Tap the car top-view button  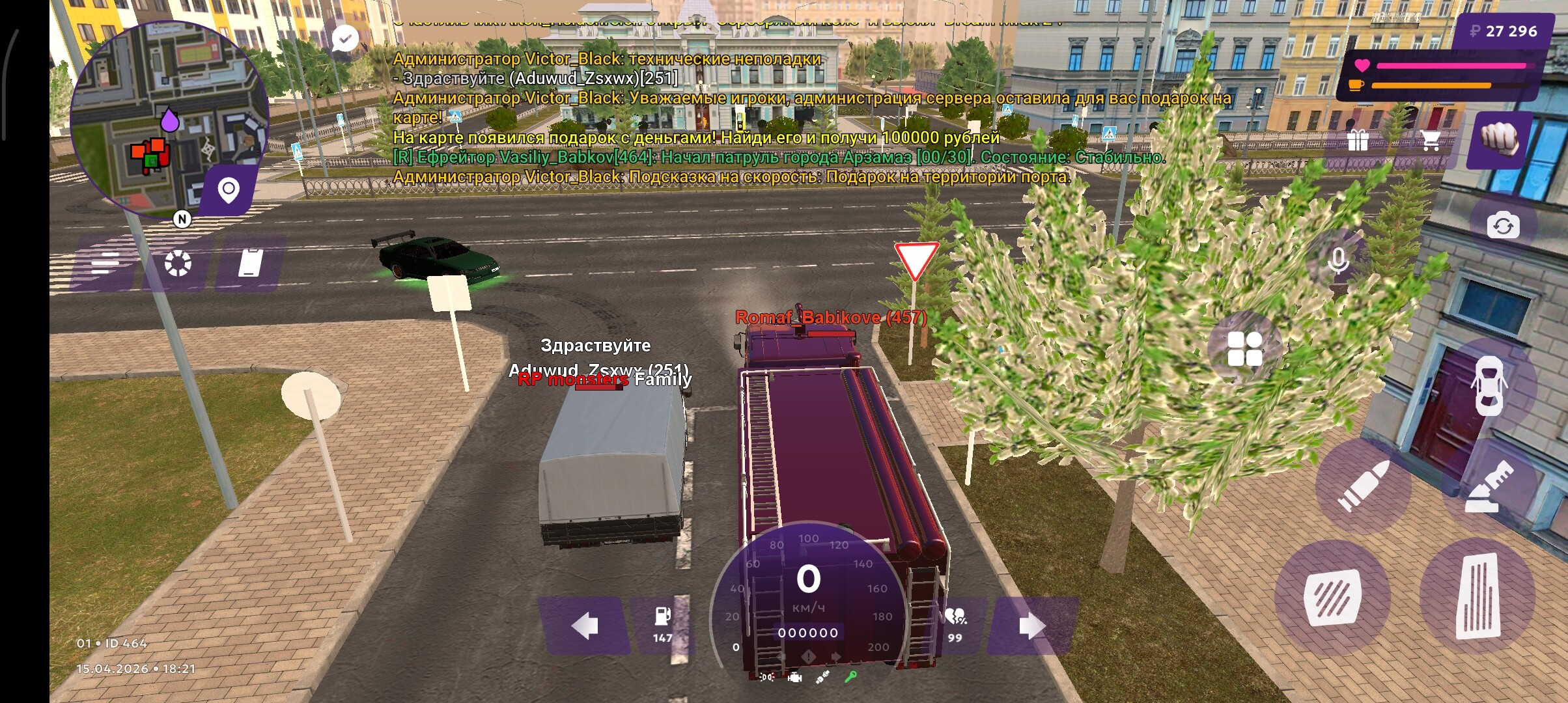tap(1489, 385)
